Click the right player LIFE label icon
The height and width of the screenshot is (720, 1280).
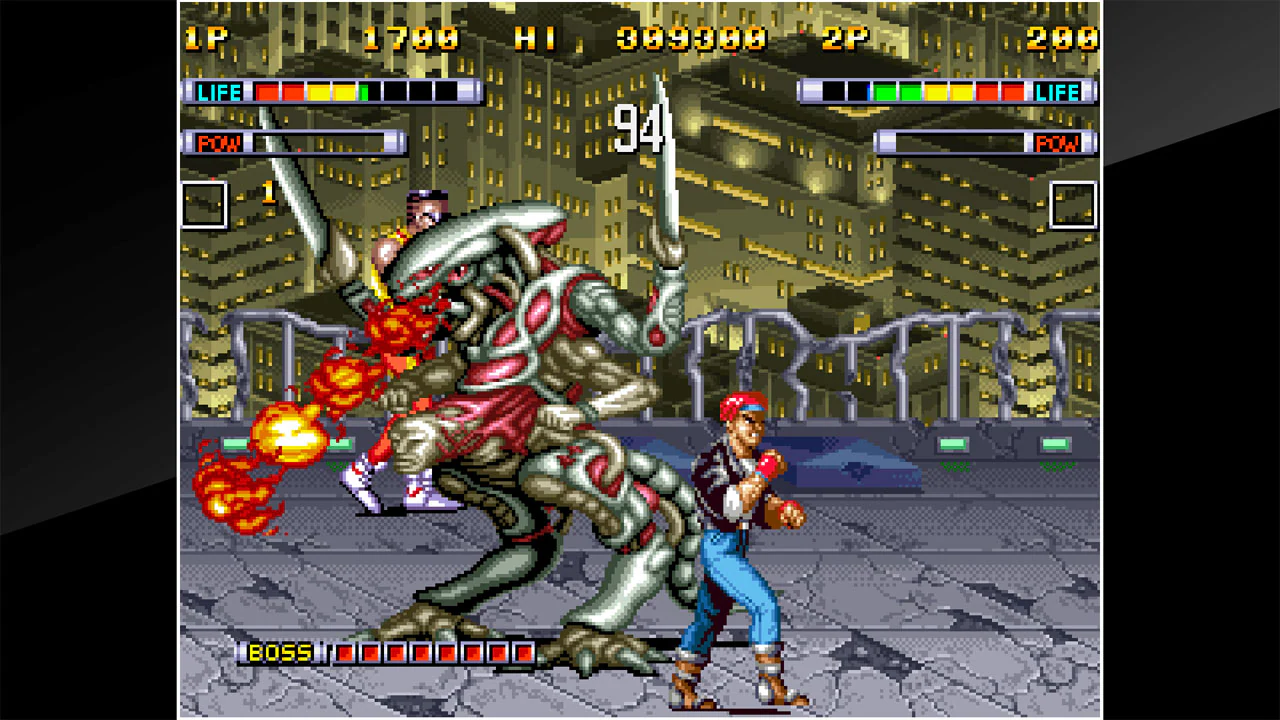1058,92
